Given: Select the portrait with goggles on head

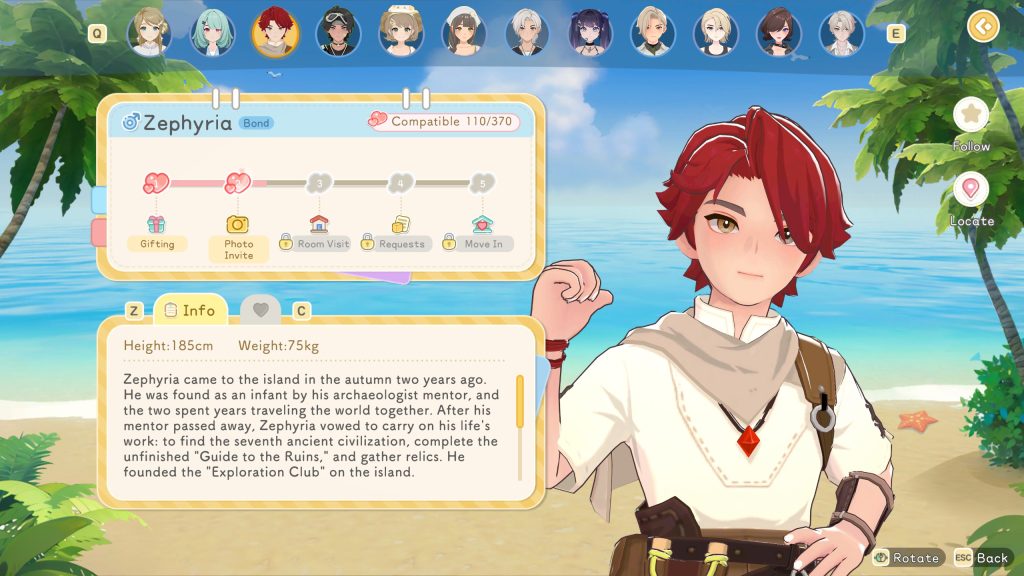Looking at the screenshot, I should [x=337, y=33].
